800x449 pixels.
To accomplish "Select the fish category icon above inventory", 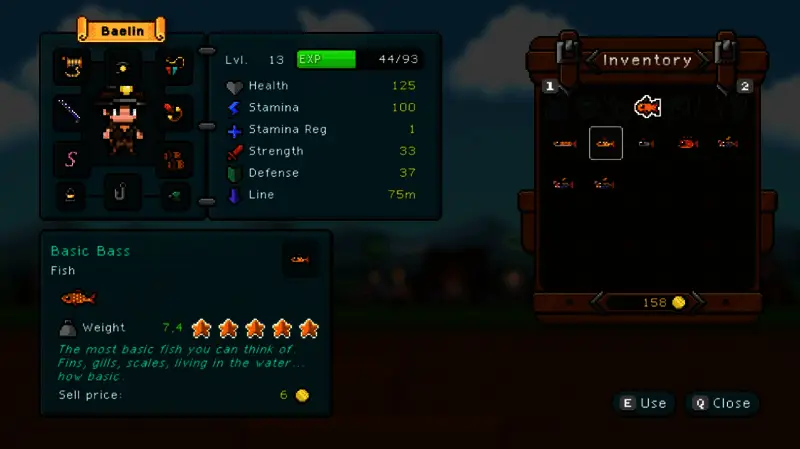I will pos(647,105).
